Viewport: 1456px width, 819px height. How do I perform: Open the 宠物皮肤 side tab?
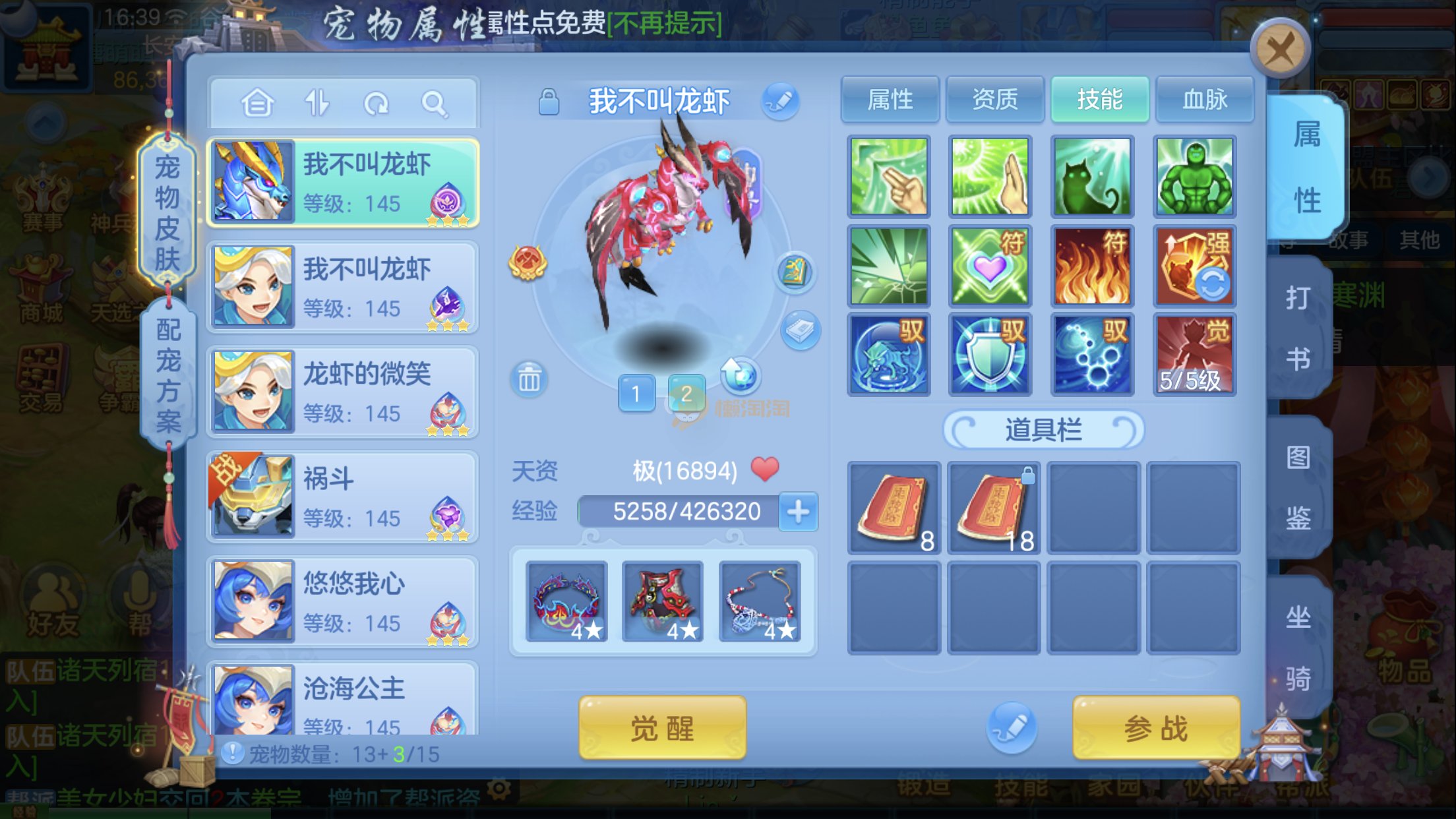pyautogui.click(x=167, y=212)
